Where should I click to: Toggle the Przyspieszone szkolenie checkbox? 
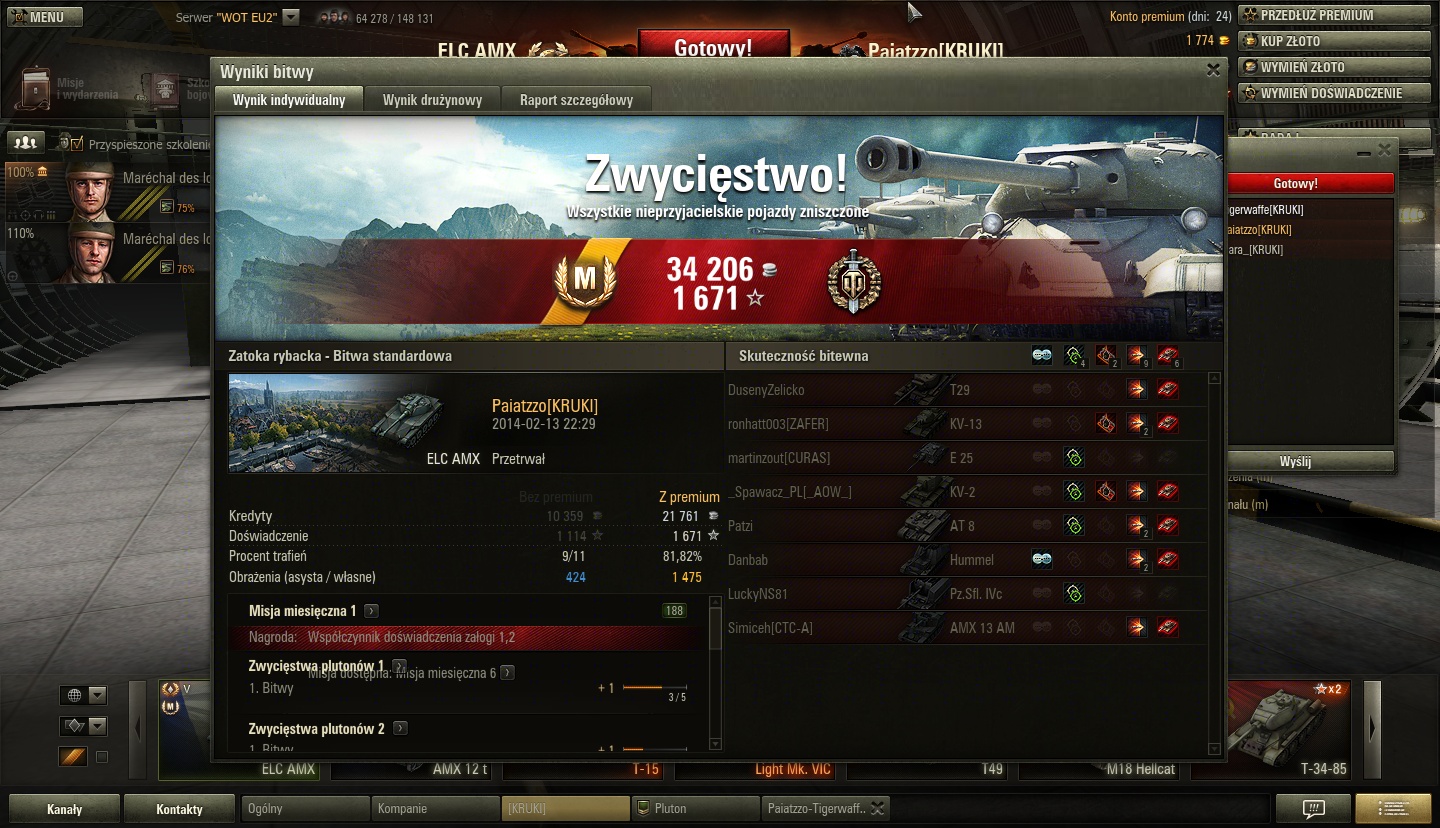(x=77, y=144)
